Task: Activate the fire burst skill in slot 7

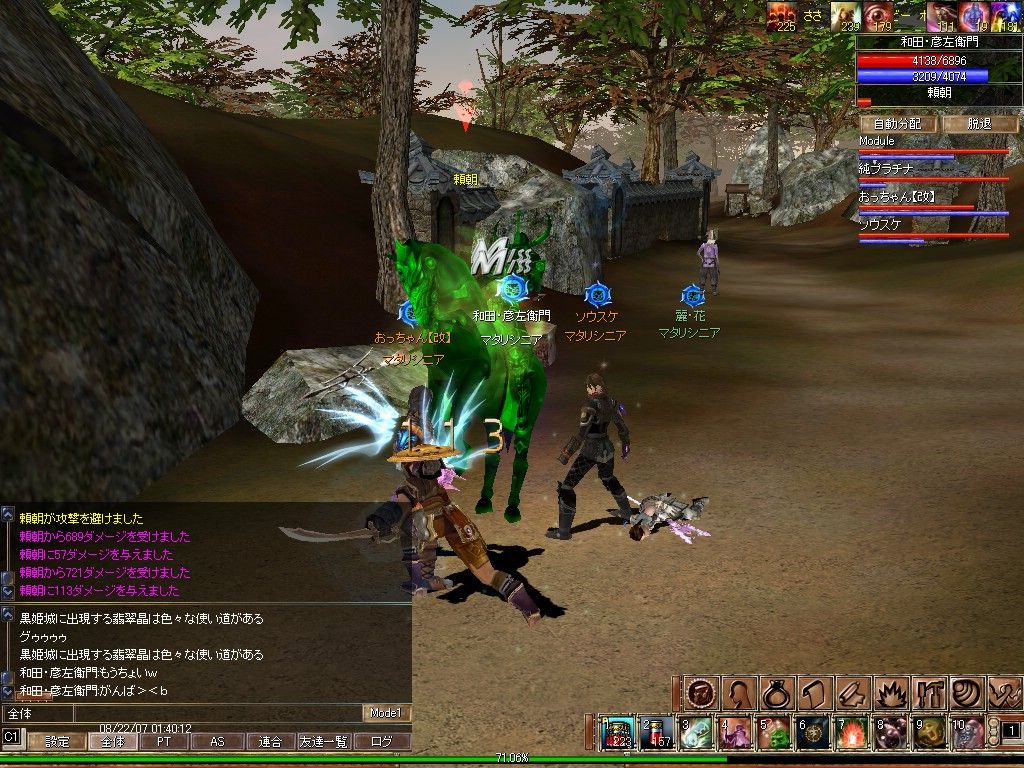Action: coord(851,734)
